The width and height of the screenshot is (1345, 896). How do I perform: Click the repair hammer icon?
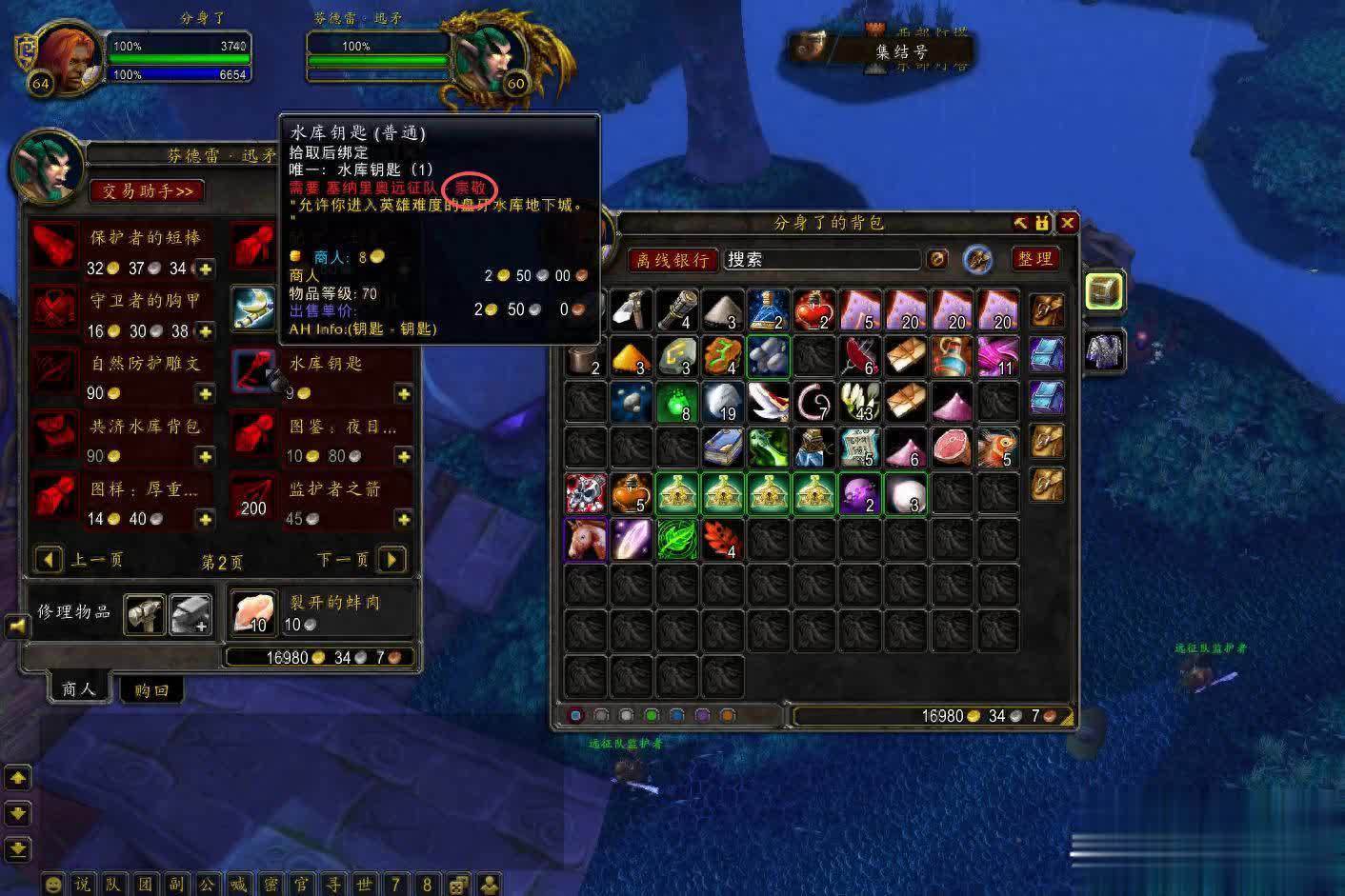[x=143, y=614]
